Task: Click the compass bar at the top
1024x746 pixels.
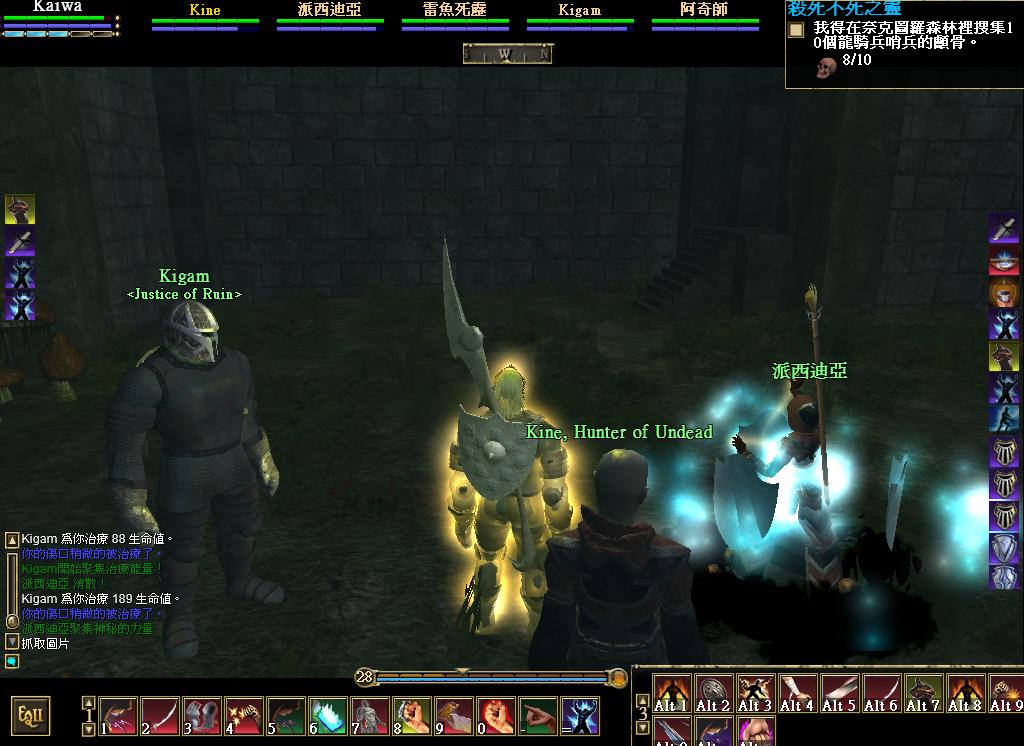Action: pyautogui.click(x=507, y=54)
